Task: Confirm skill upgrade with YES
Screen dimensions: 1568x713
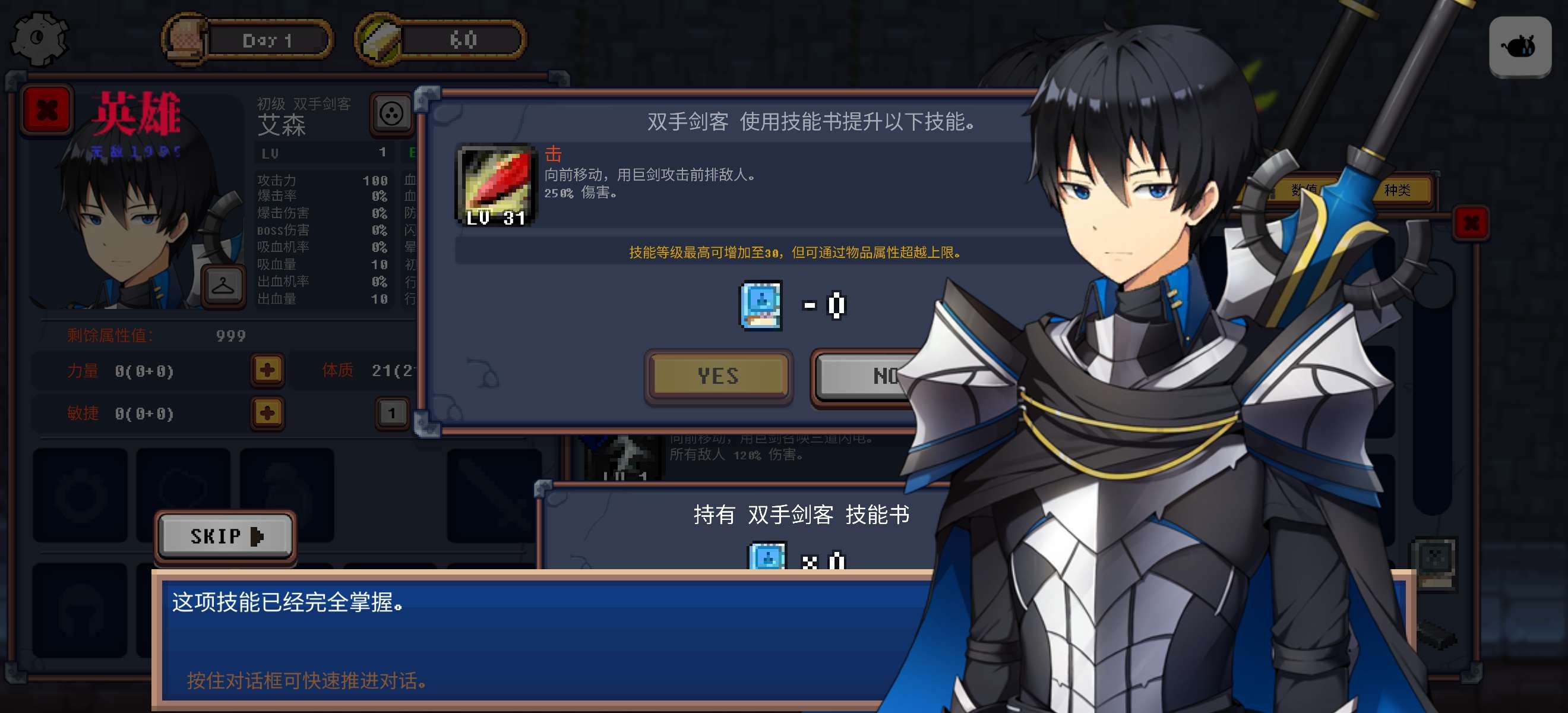Action: [718, 376]
